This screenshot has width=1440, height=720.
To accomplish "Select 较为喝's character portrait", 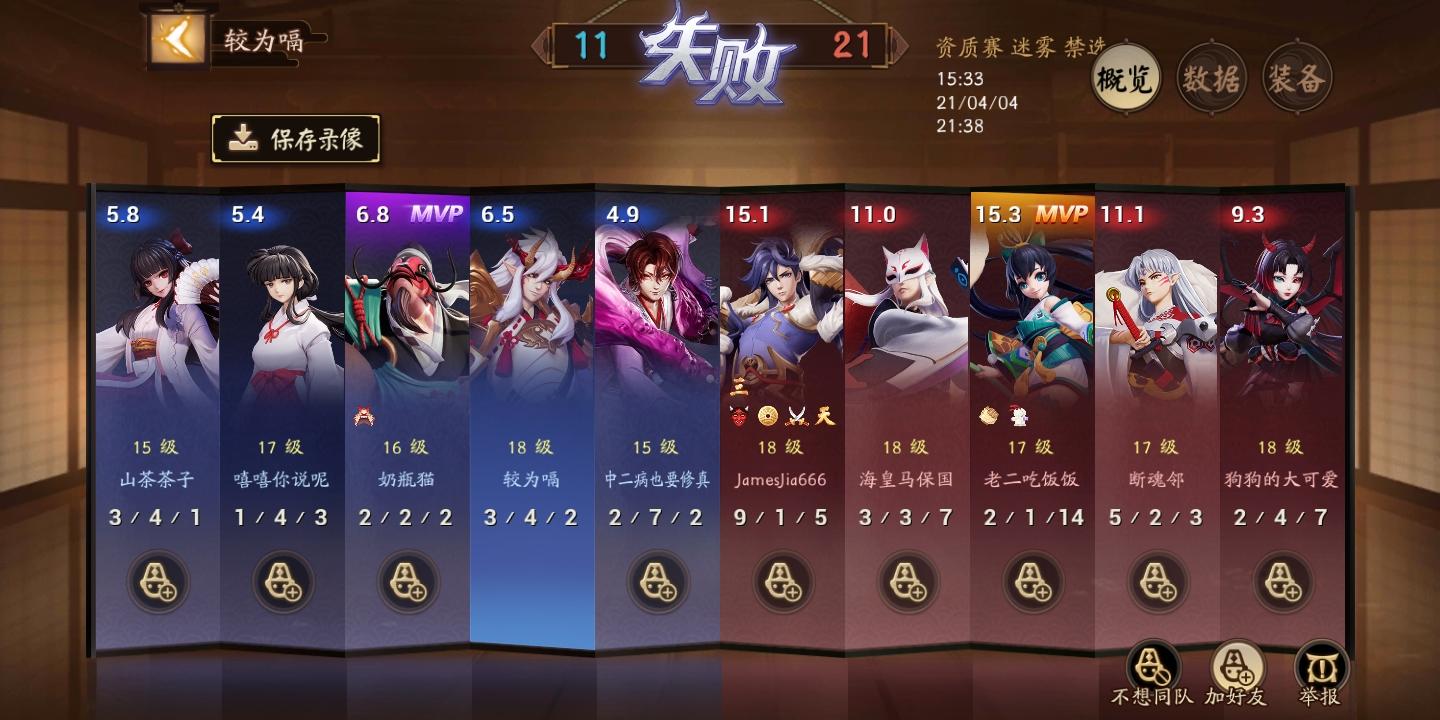I will [x=532, y=310].
